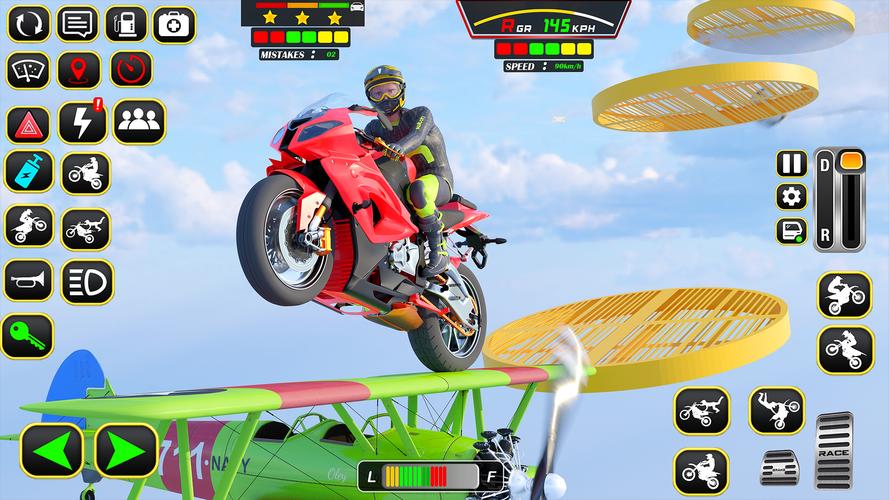
Task: Steer left with the green arrow
Action: (52, 451)
